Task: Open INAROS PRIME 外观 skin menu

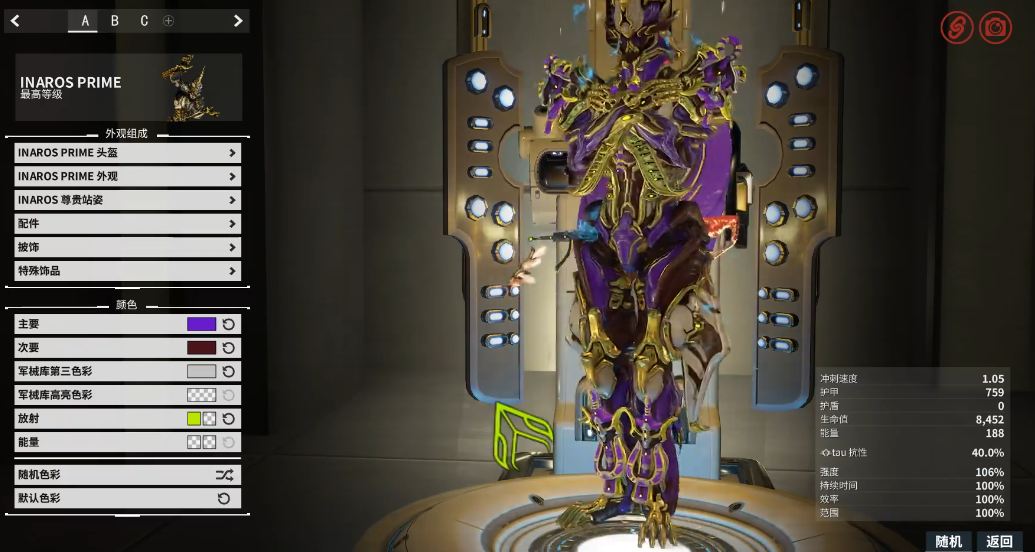Action: pyautogui.click(x=127, y=176)
